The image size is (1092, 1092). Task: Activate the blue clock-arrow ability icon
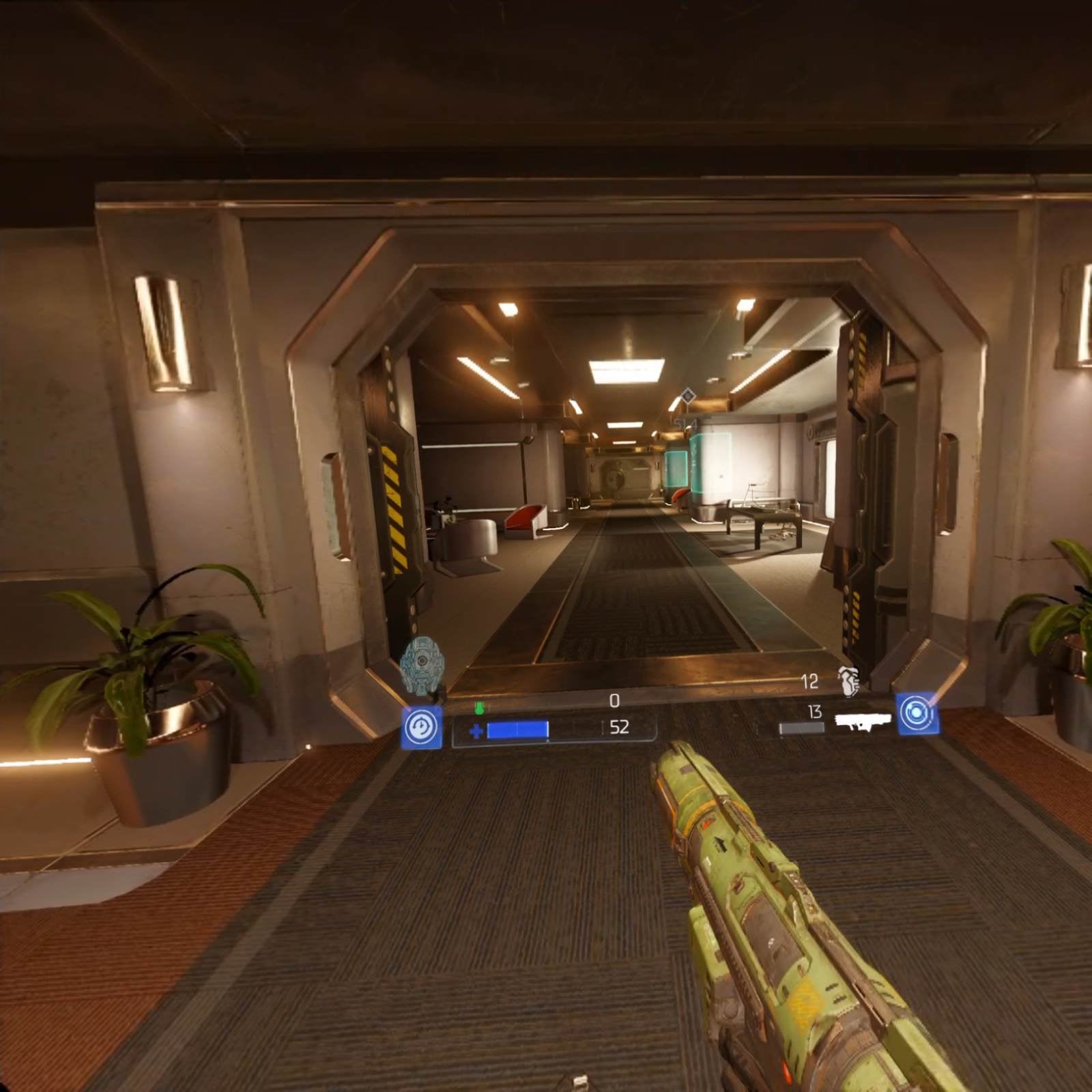pyautogui.click(x=421, y=728)
